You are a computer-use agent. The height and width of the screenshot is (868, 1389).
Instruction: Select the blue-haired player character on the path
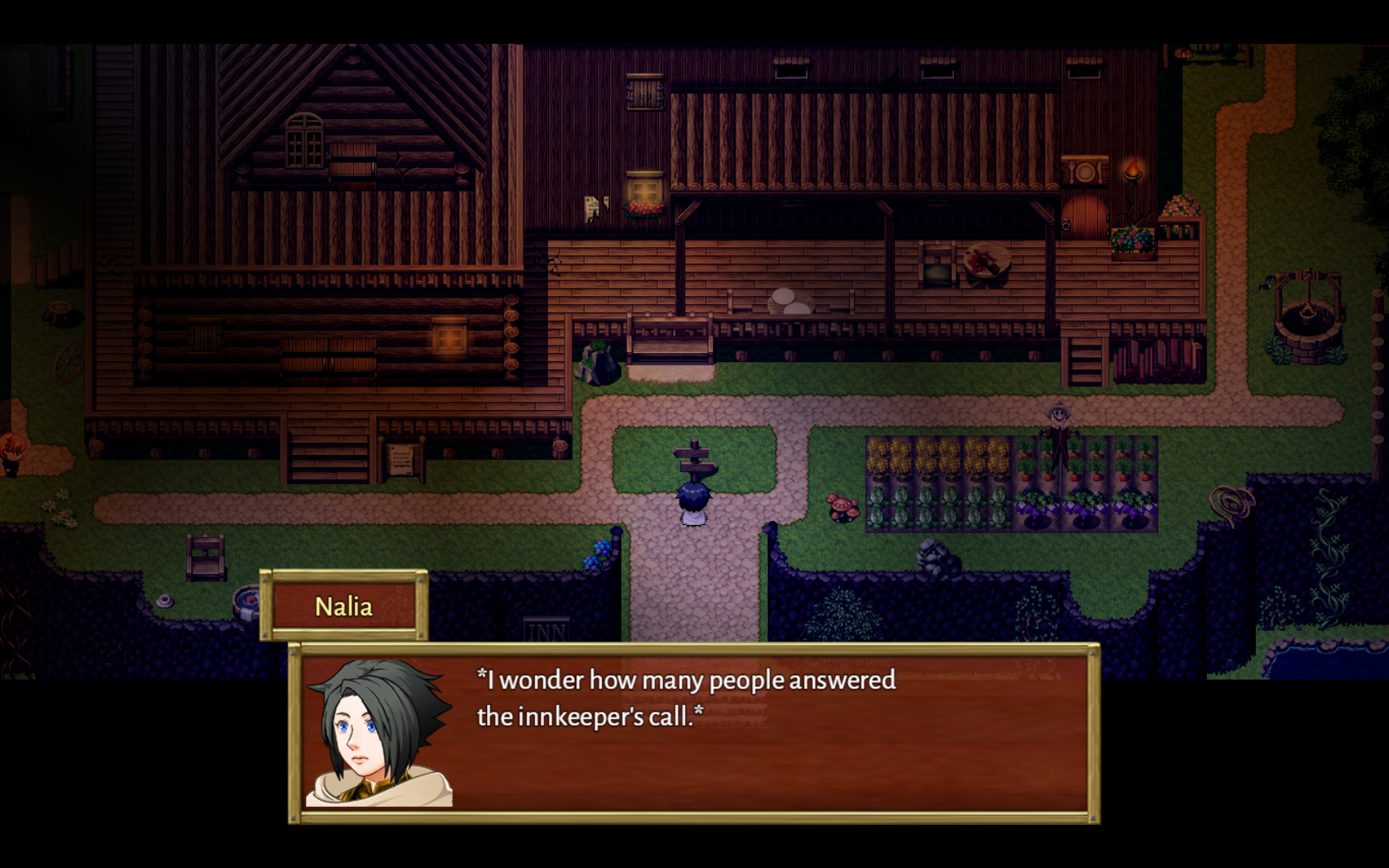[x=694, y=503]
